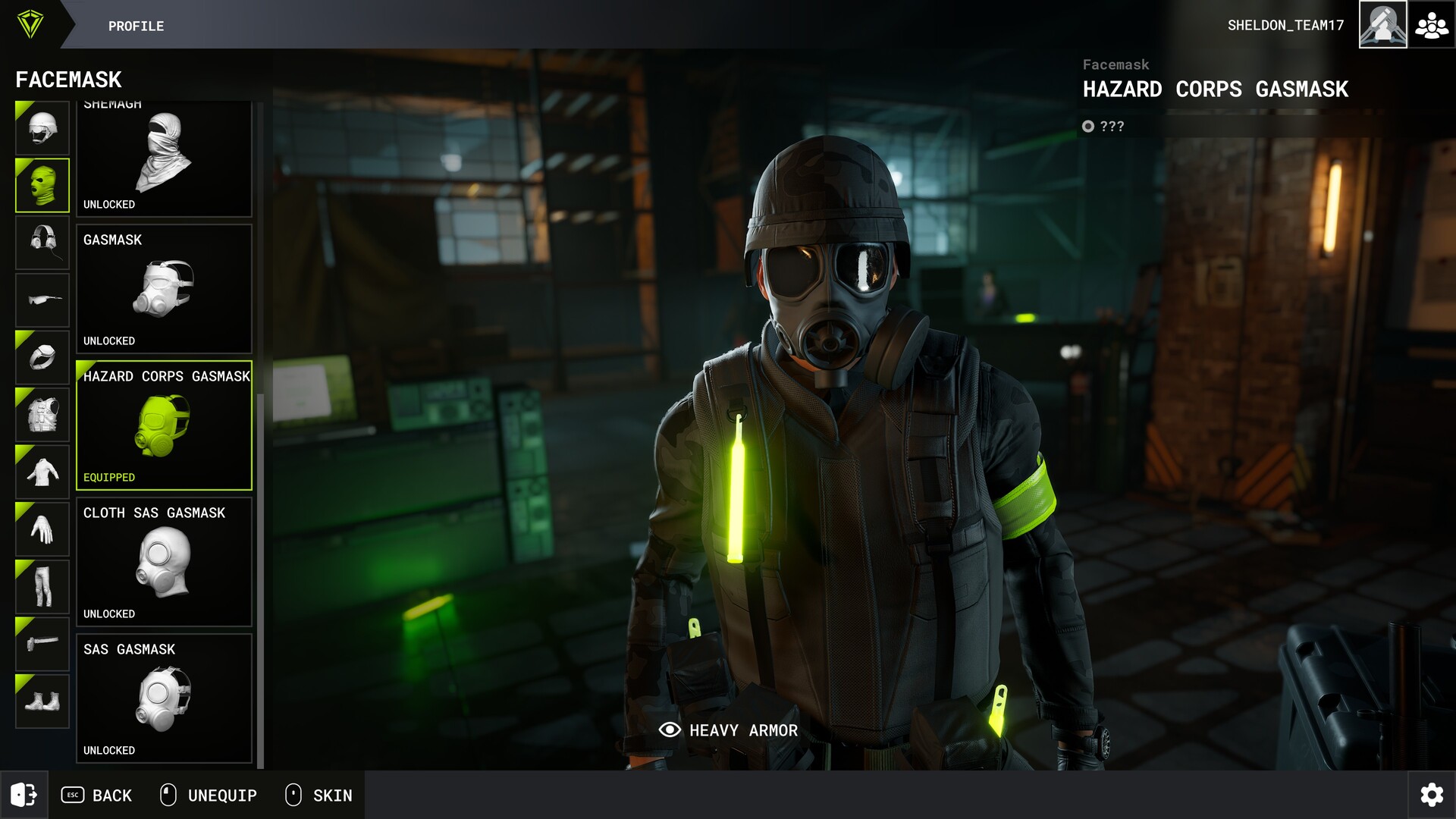1456x819 pixels.
Task: Toggle the Heavy Armor preview
Action: (728, 730)
